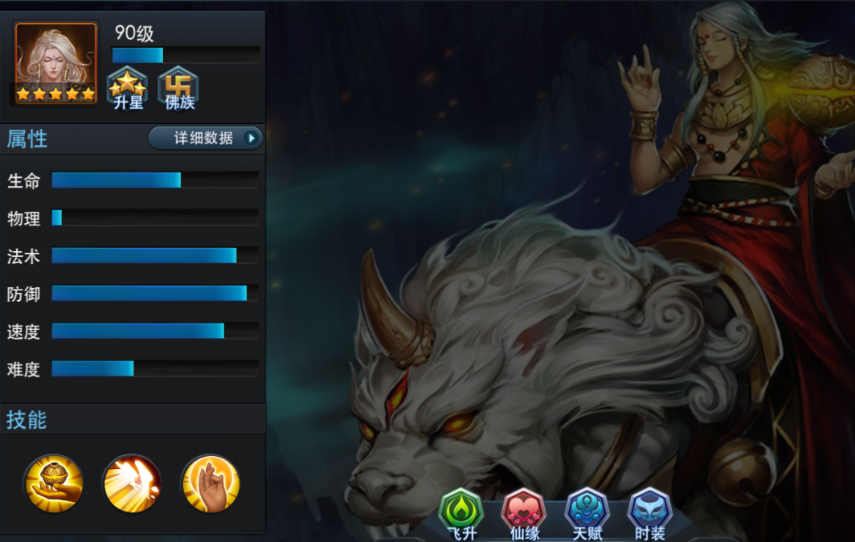Open the 飞升 ascension menu
The height and width of the screenshot is (542, 855).
click(x=461, y=513)
